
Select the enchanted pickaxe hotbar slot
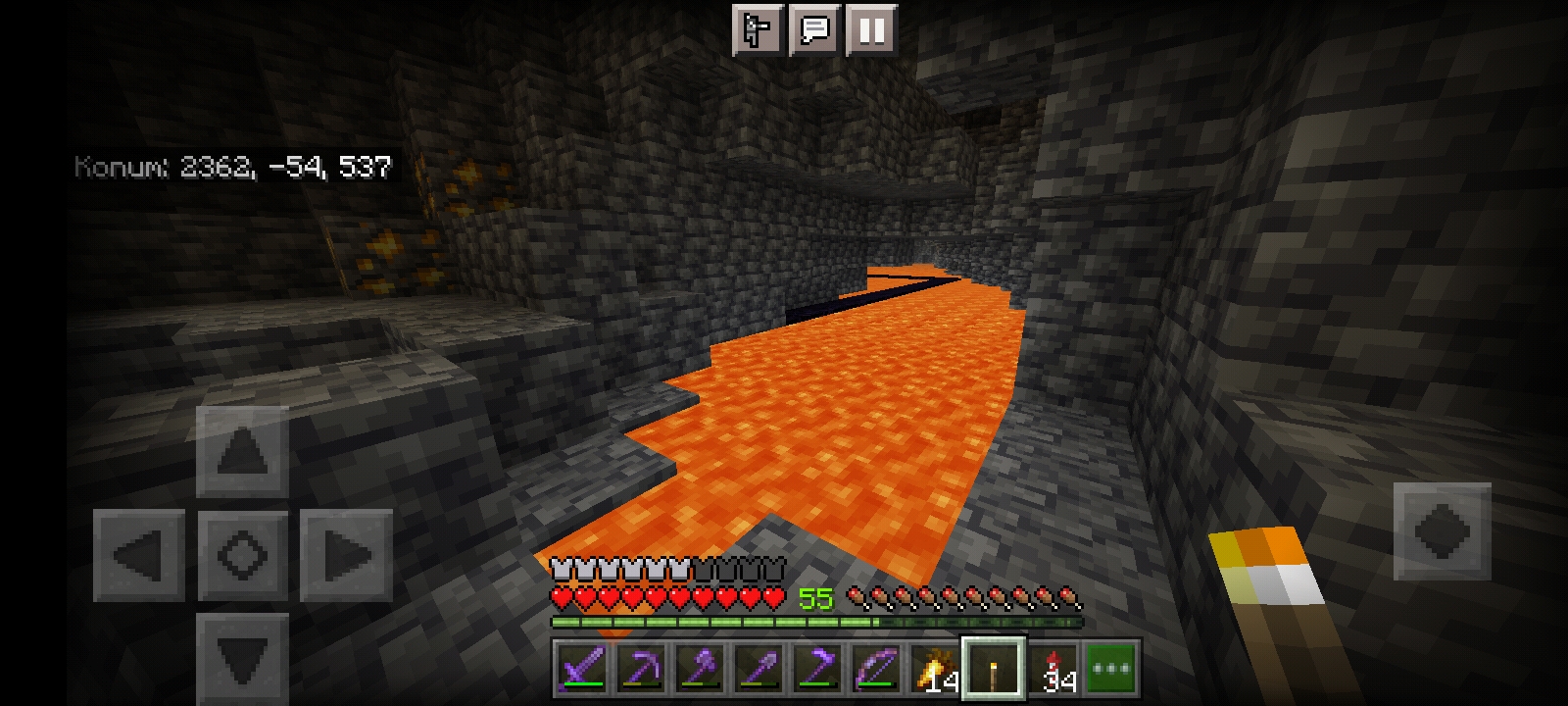tap(641, 669)
